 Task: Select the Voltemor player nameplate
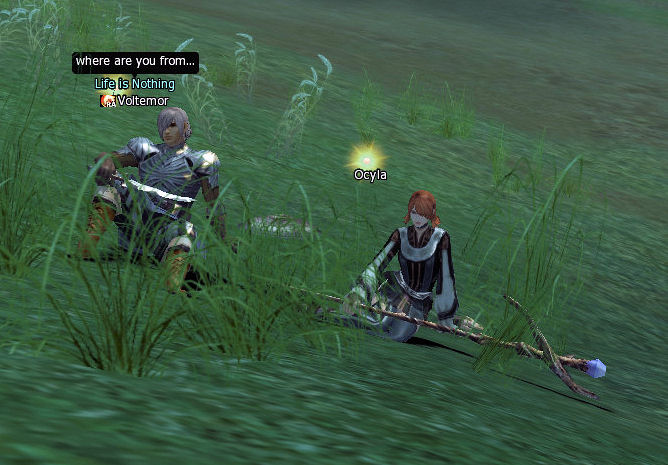coord(142,101)
